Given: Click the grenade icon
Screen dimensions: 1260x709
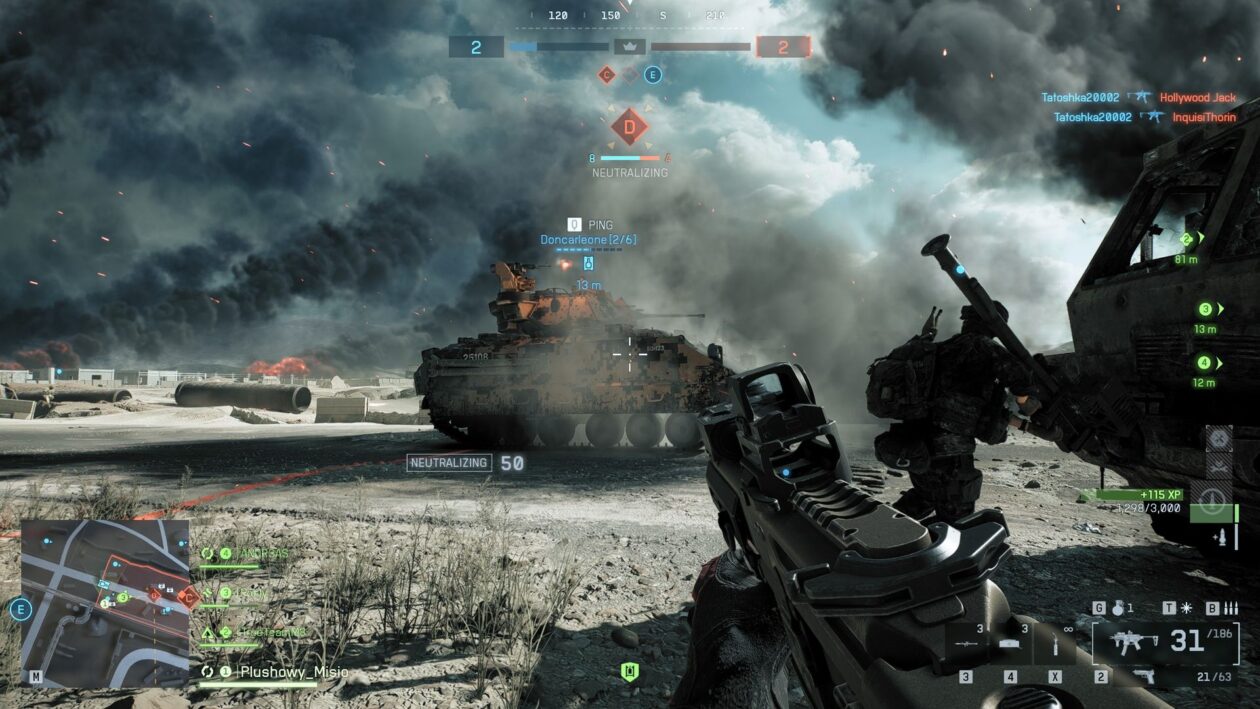Looking at the screenshot, I should point(1116,608).
